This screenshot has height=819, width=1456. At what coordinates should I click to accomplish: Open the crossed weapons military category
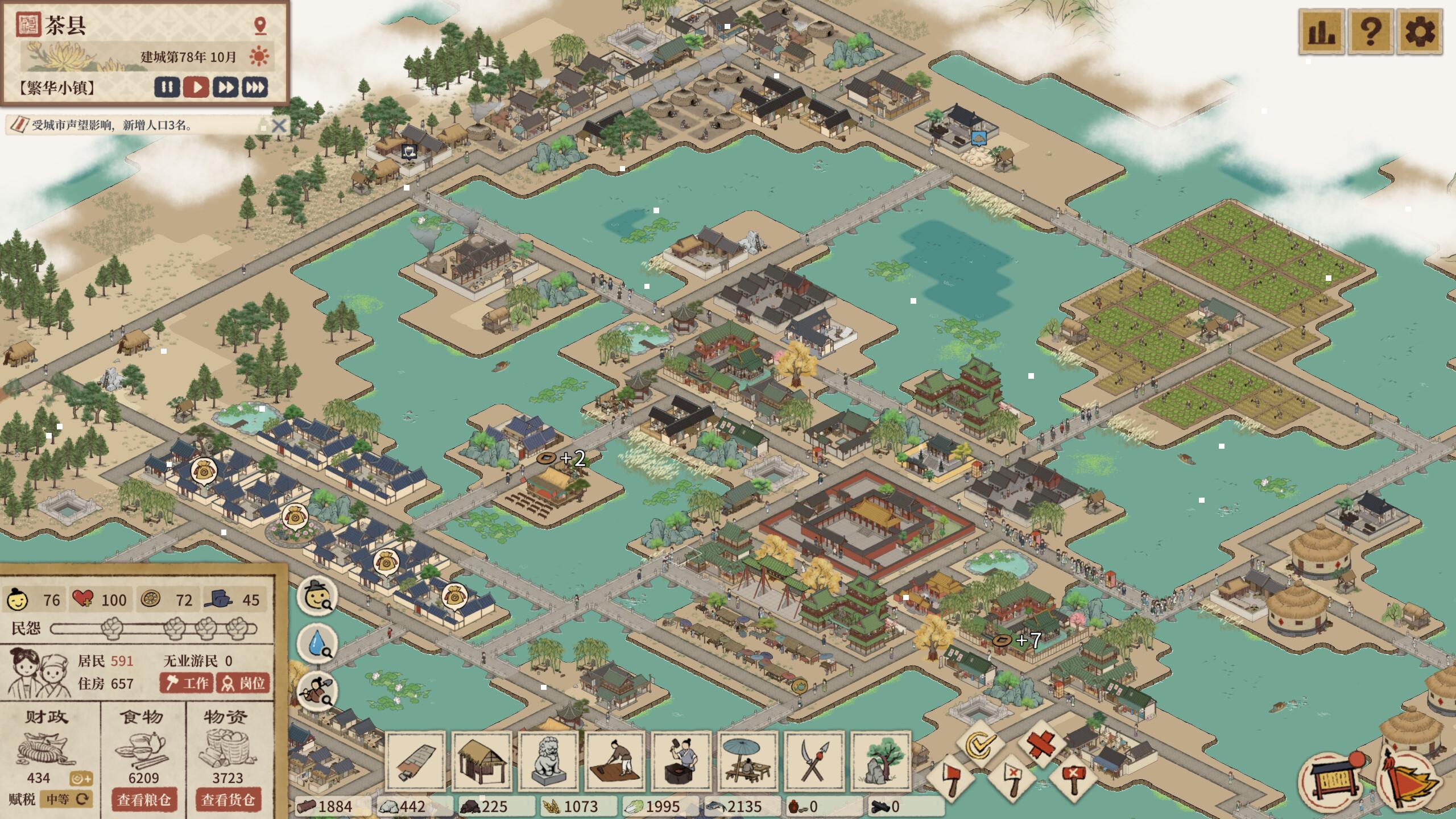point(814,762)
